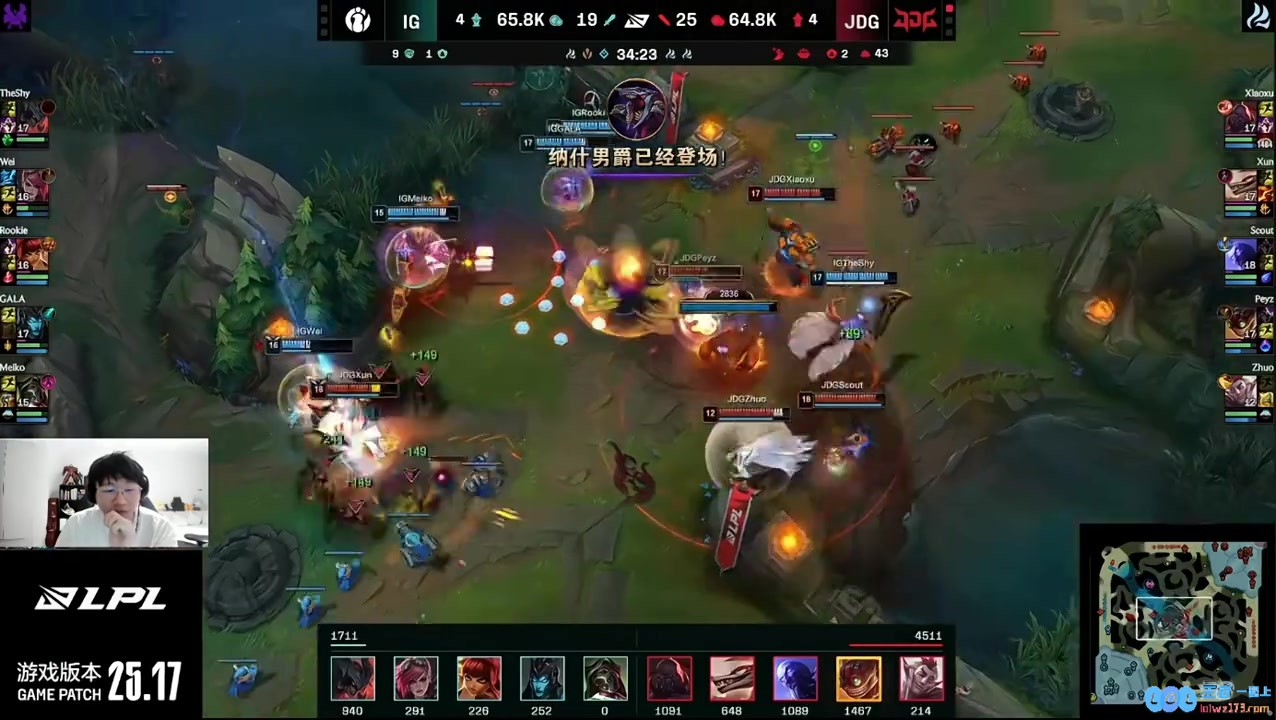Pick the damage-bar portrait showing 1467

click(858, 678)
